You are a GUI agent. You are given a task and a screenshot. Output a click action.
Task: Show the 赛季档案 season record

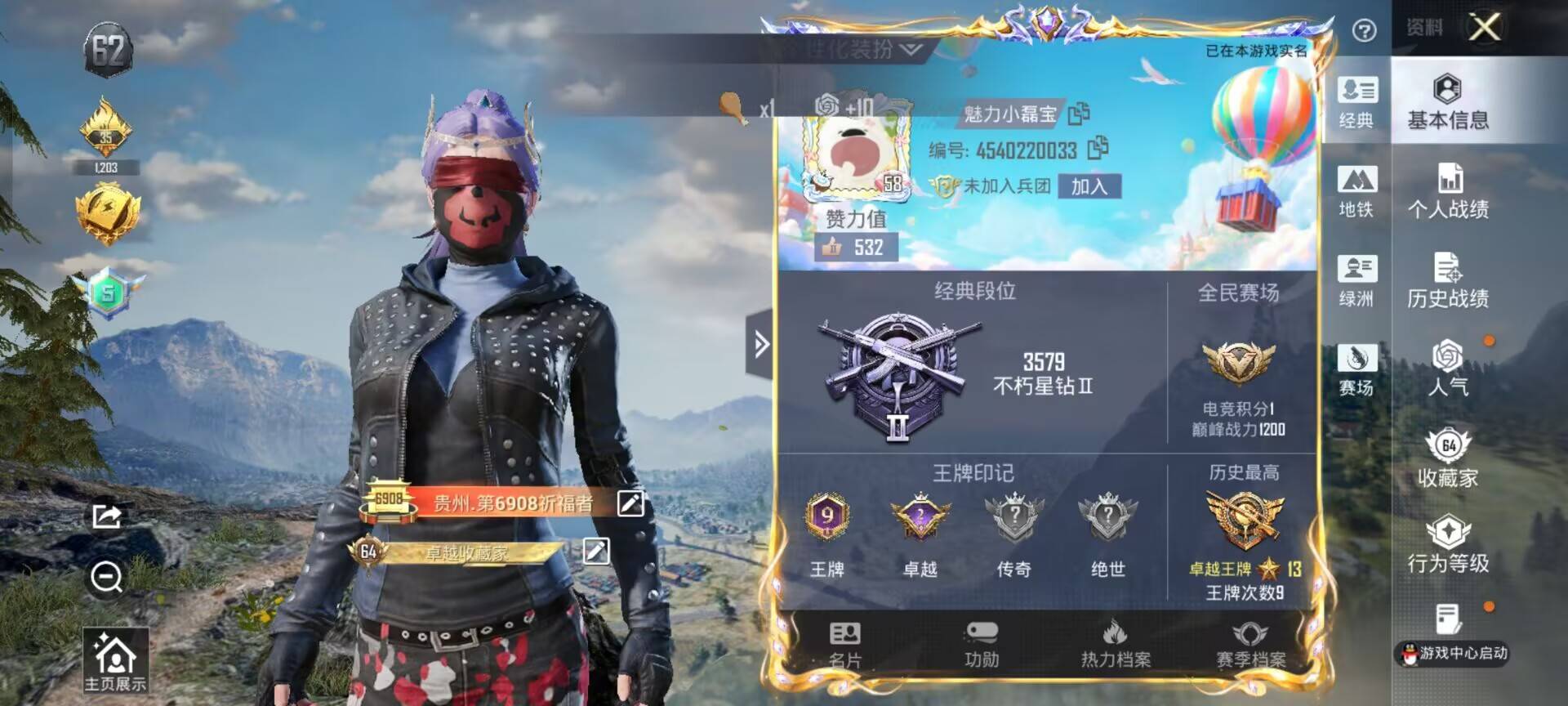point(1250,644)
